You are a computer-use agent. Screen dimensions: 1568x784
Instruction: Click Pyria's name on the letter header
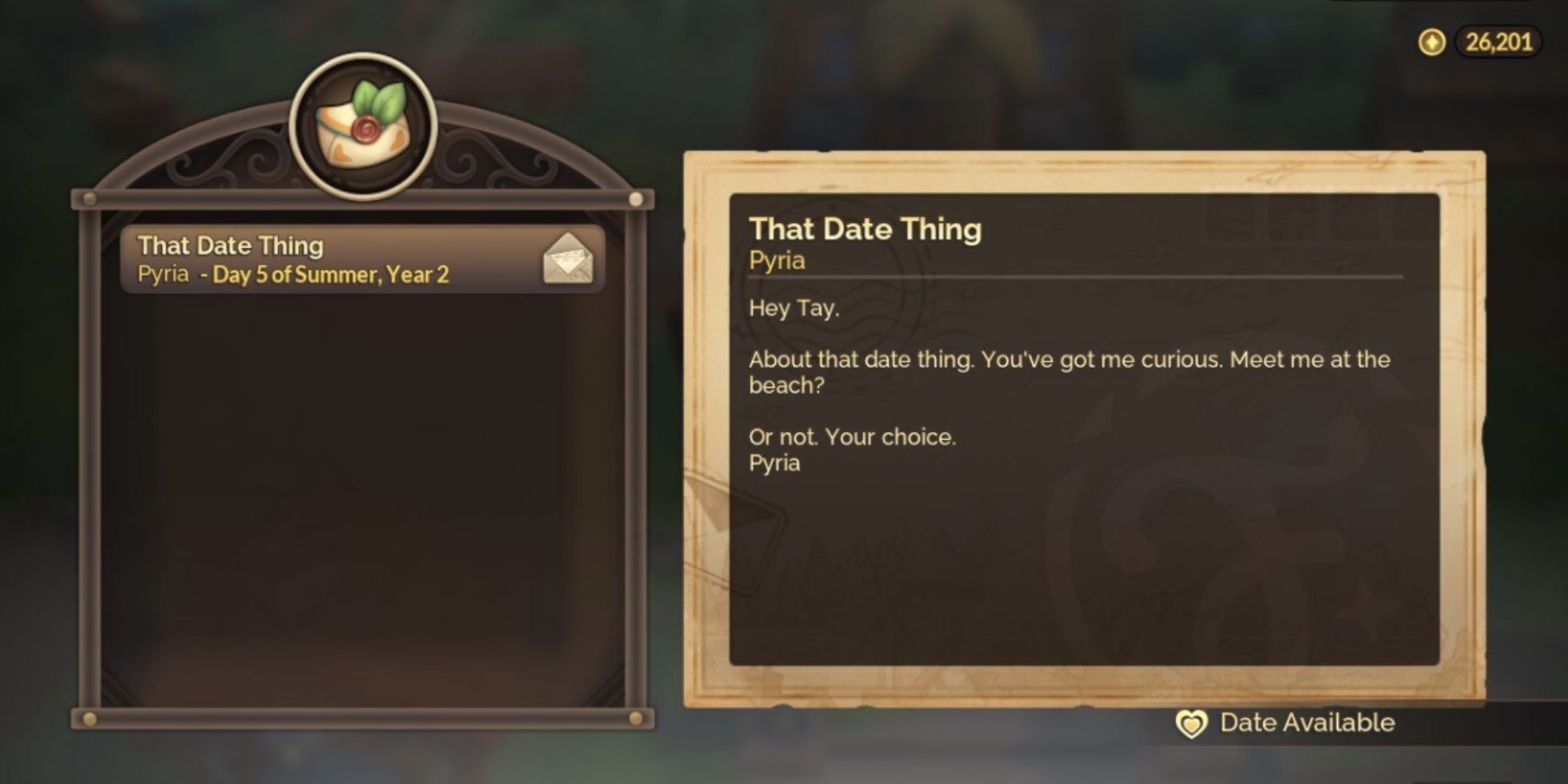click(777, 260)
